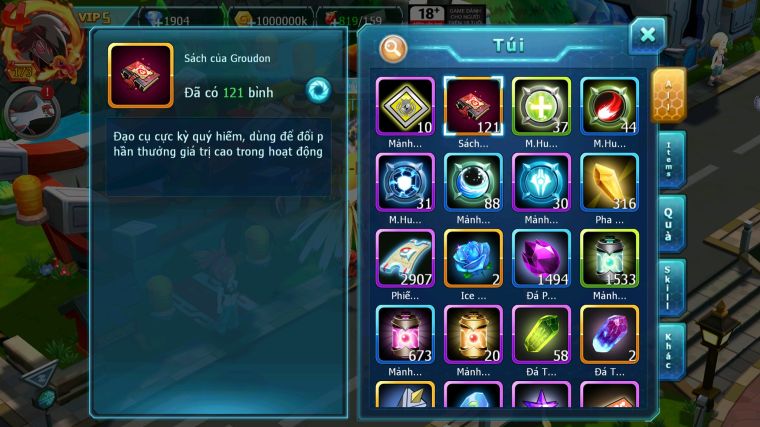Select the Sách của Groudon book slot
Screen dimensions: 760x427
point(473,105)
